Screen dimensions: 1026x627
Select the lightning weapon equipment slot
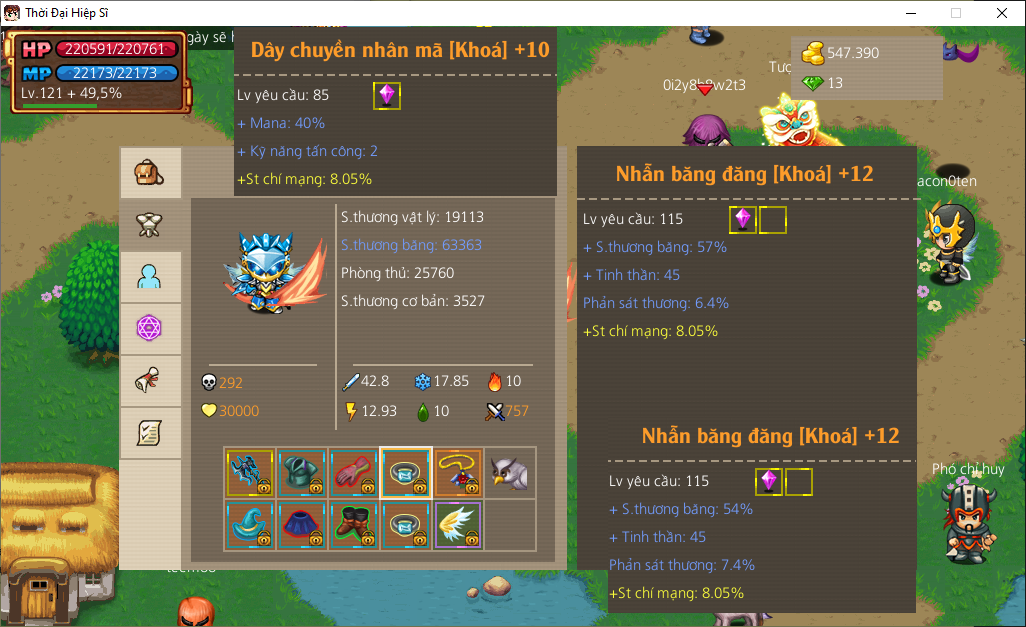coord(250,473)
